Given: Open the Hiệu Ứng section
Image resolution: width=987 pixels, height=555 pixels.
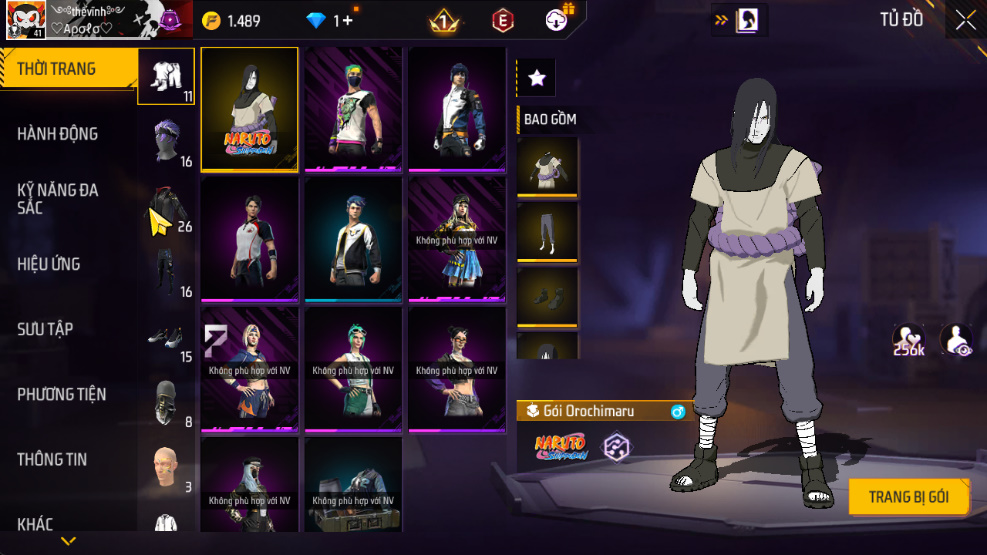Looking at the screenshot, I should click(x=49, y=264).
